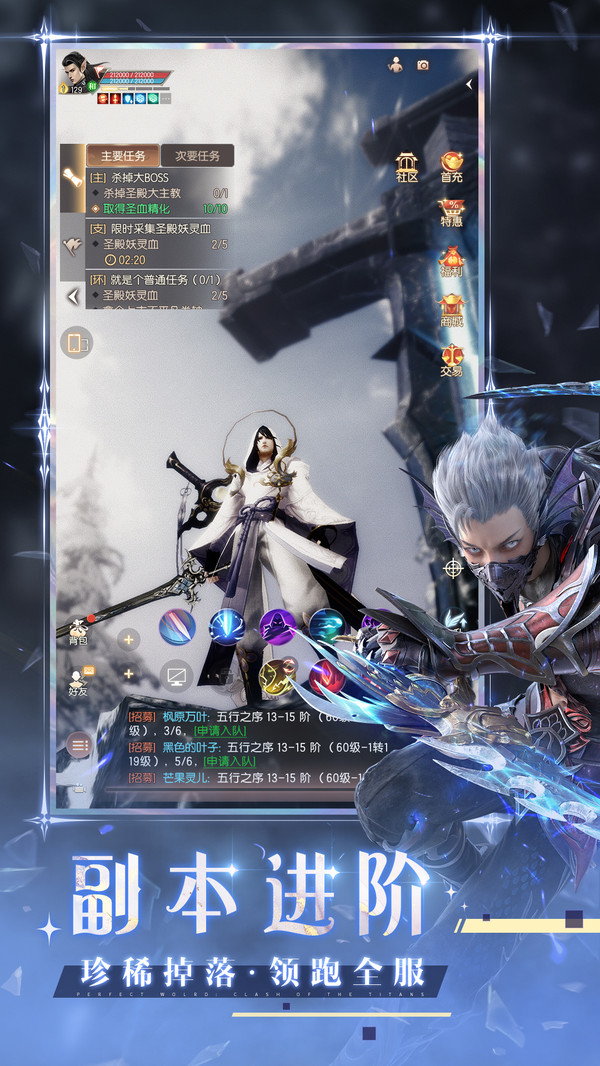The height and width of the screenshot is (1066, 600).
Task: Open the 背包 backpack
Action: (x=79, y=630)
